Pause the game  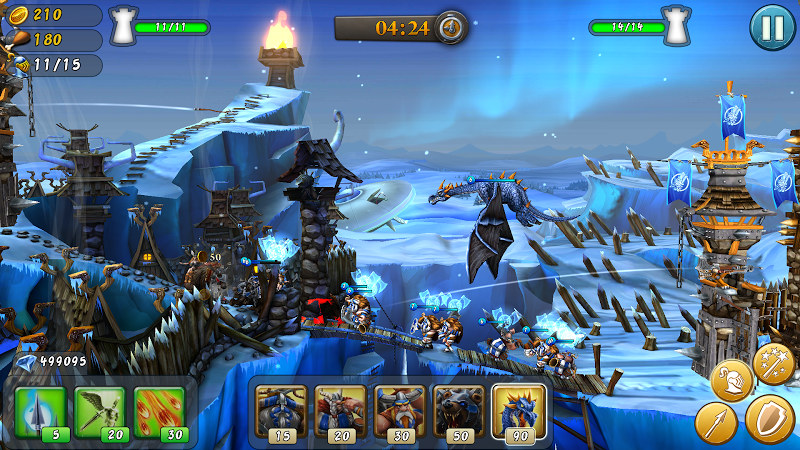tap(772, 27)
